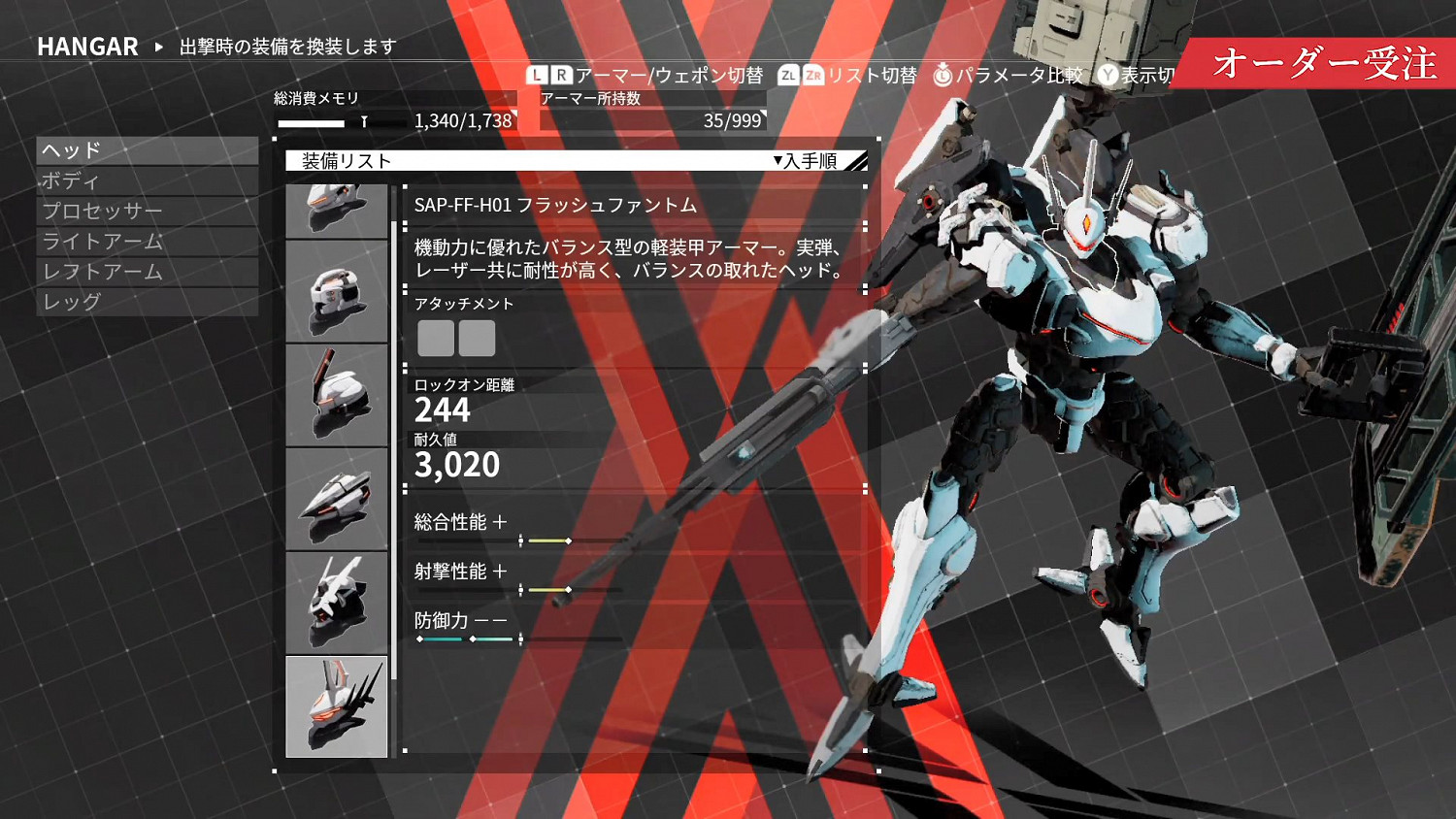Toggle the currently equipped head in the list
Viewport: 1456px width, 819px height.
tap(337, 705)
